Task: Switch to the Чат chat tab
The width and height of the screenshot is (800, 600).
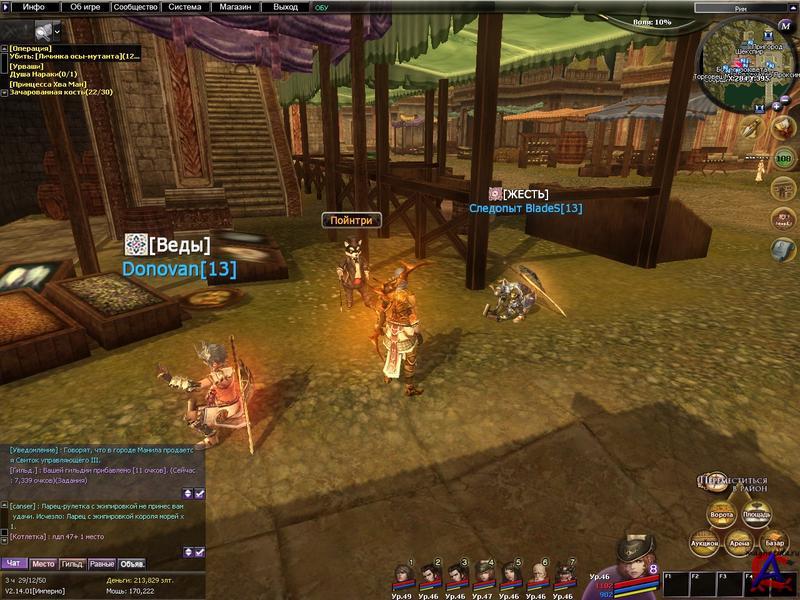Action: (x=14, y=564)
